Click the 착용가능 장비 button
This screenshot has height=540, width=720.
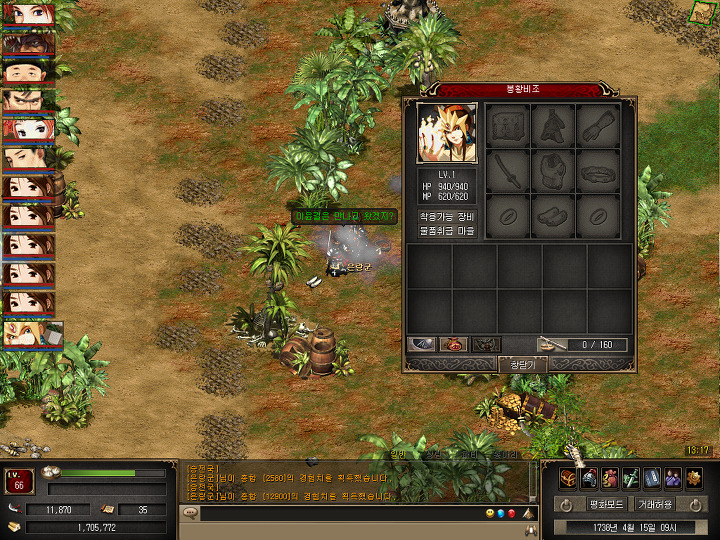pos(447,216)
